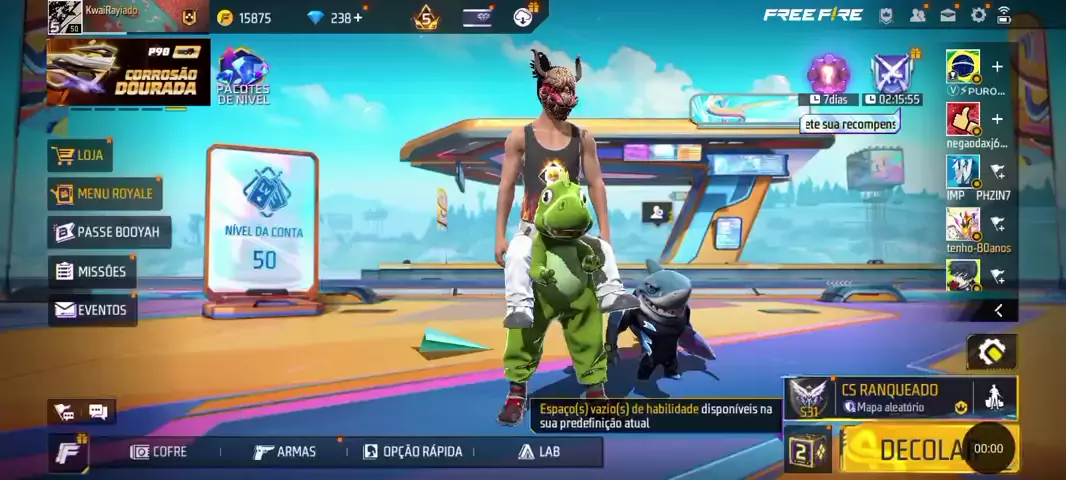The height and width of the screenshot is (480, 1066).
Task: Open the mail envelope icon
Action: click(948, 15)
